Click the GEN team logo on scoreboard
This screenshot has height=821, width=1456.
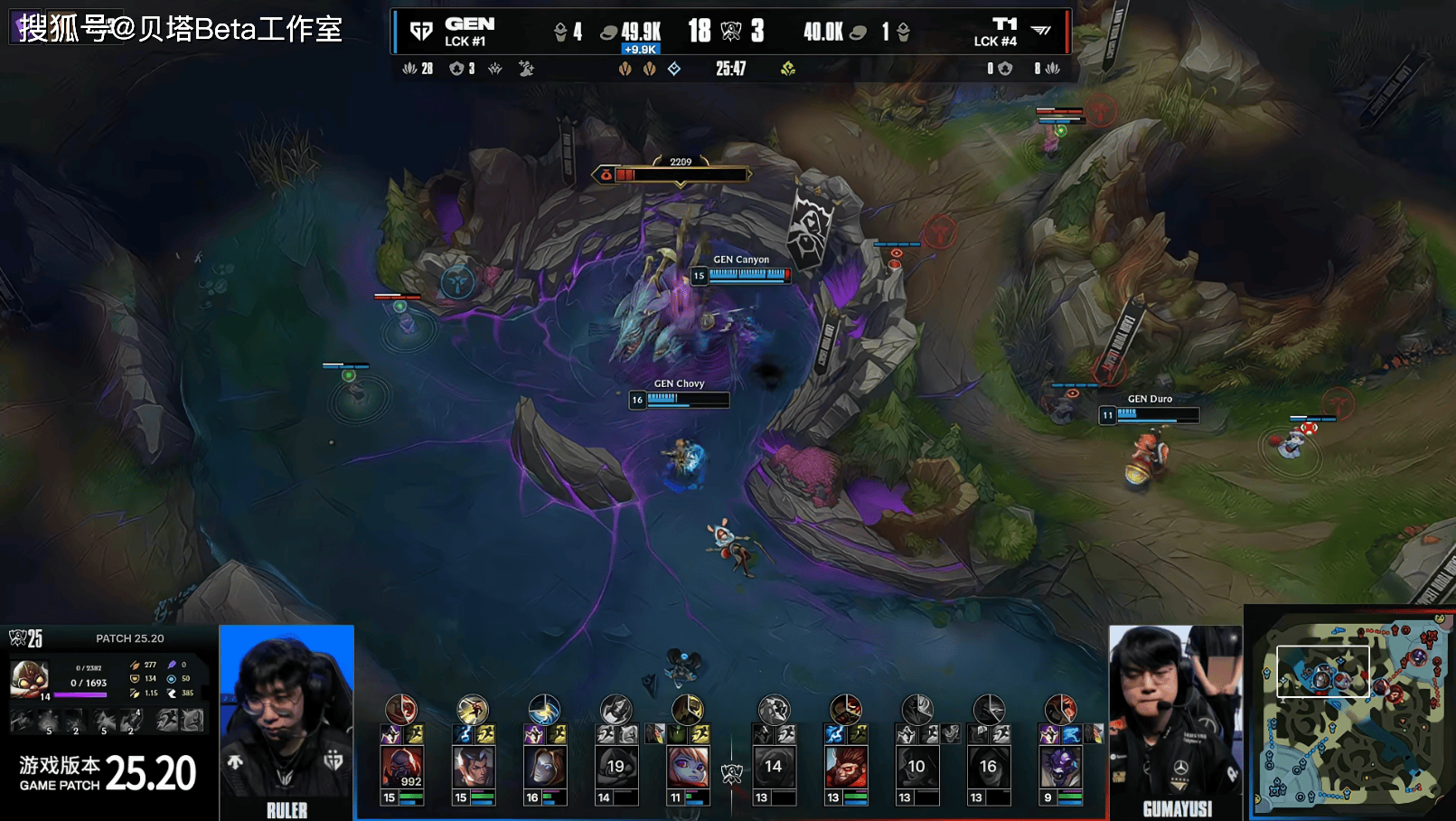421,32
